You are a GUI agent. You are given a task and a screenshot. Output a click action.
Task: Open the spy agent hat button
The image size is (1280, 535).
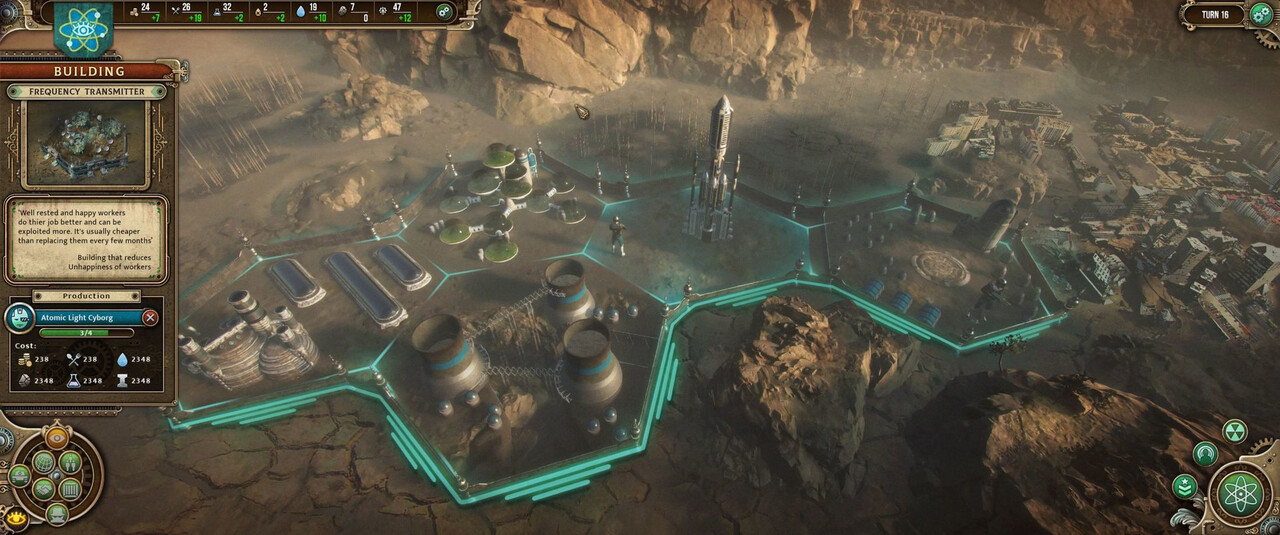pyautogui.click(x=57, y=513)
